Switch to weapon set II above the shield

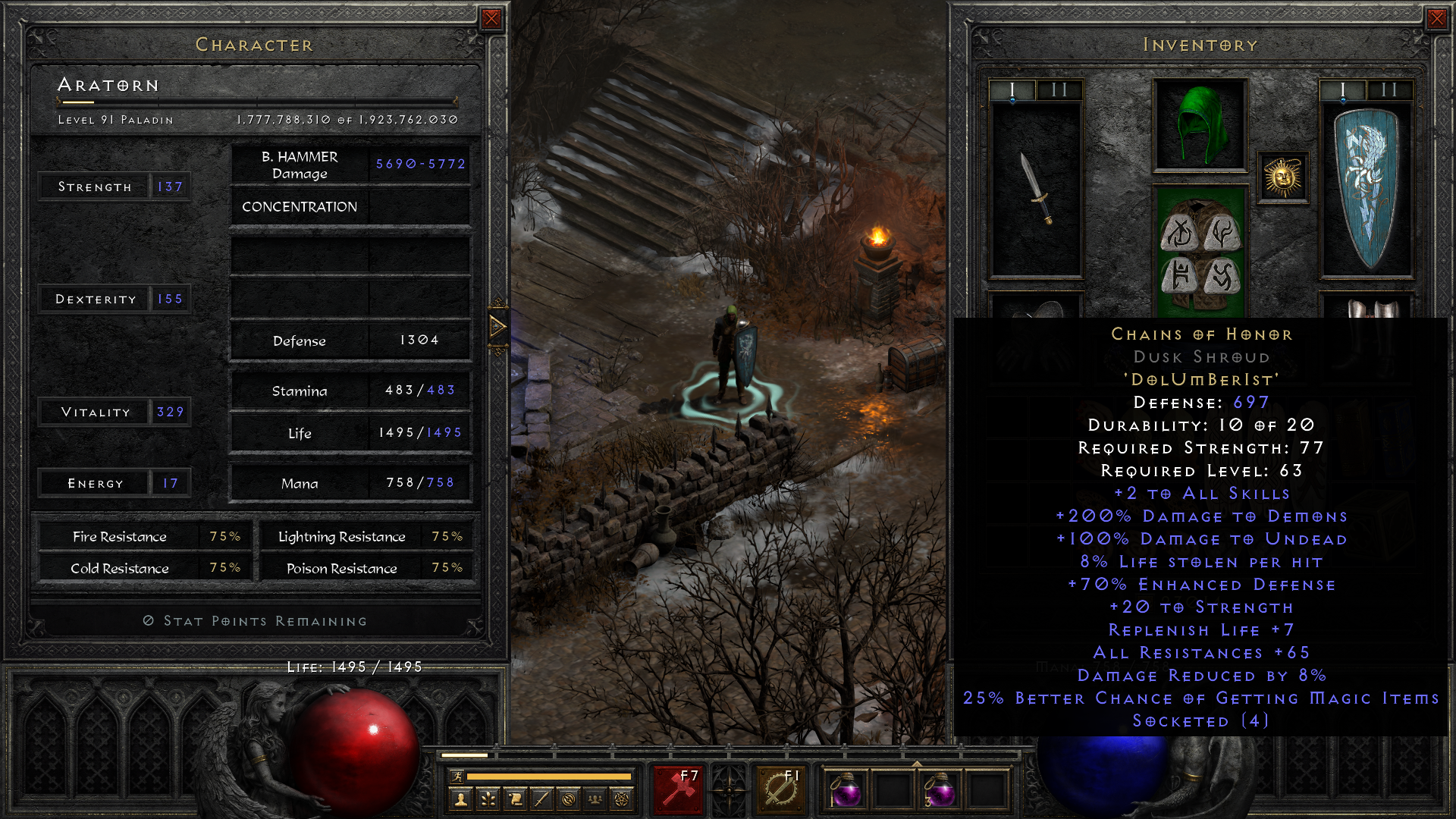[1389, 90]
